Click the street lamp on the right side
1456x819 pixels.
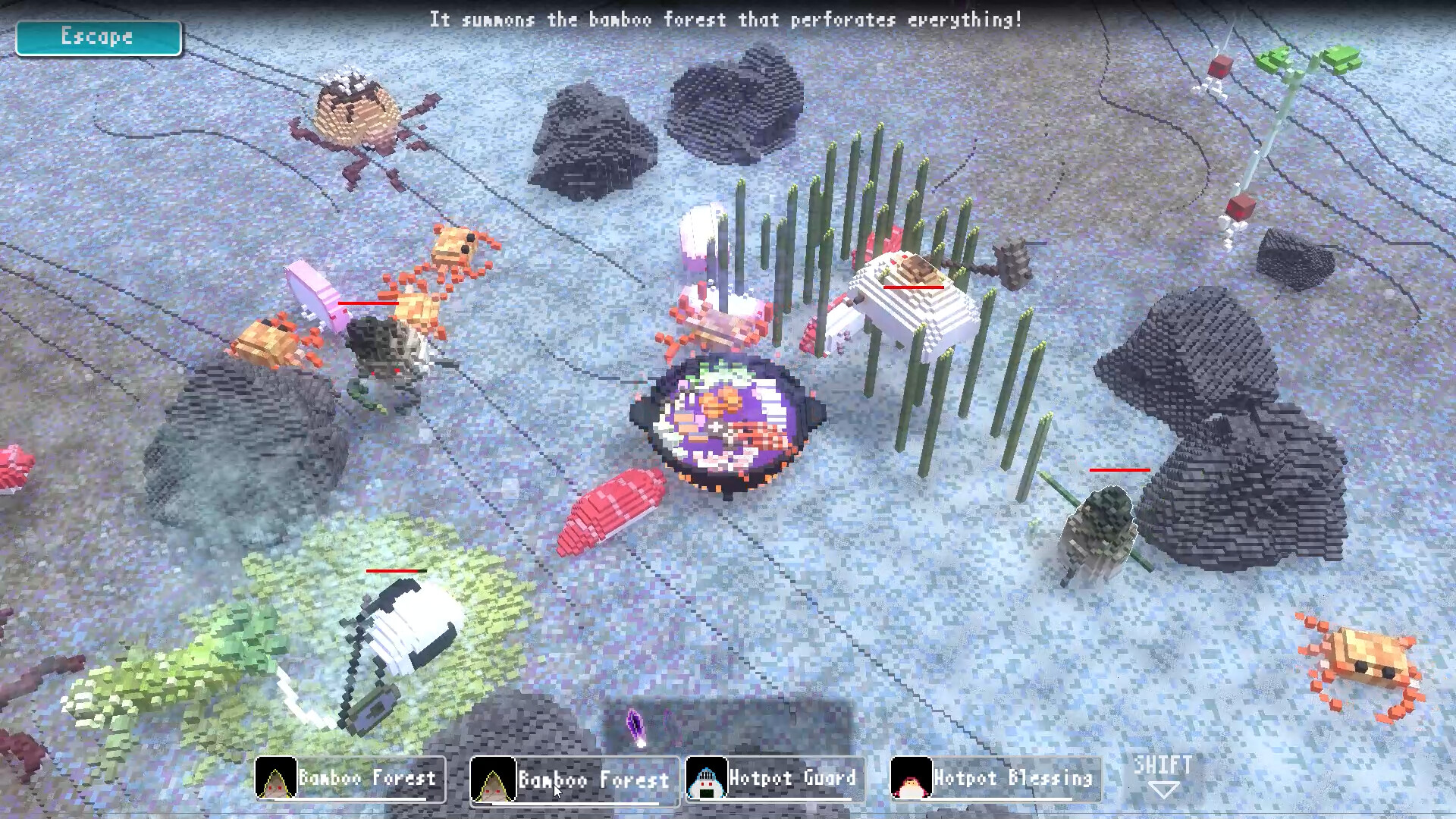[1274, 136]
